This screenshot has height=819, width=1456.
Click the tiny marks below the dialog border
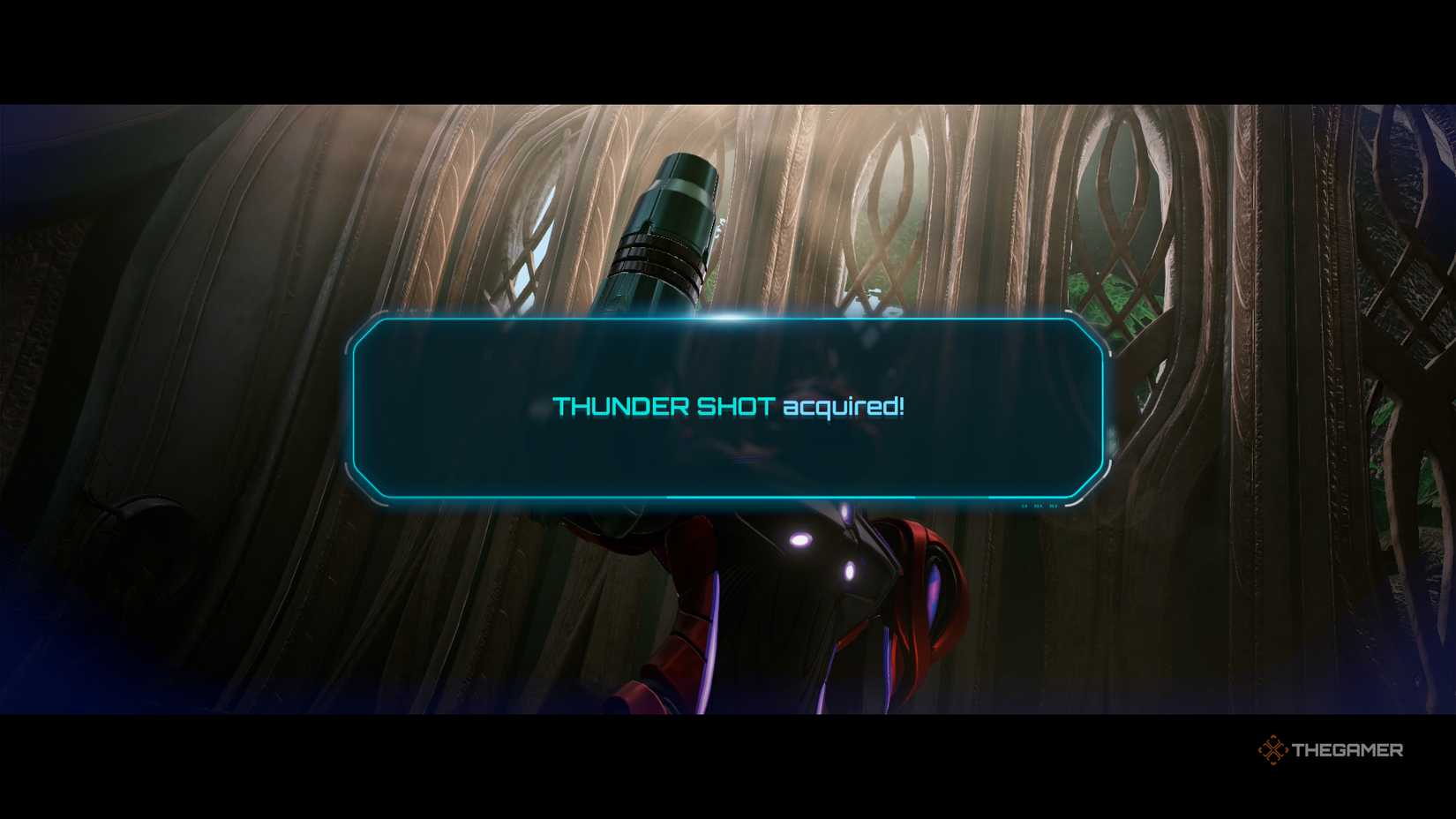[1039, 506]
